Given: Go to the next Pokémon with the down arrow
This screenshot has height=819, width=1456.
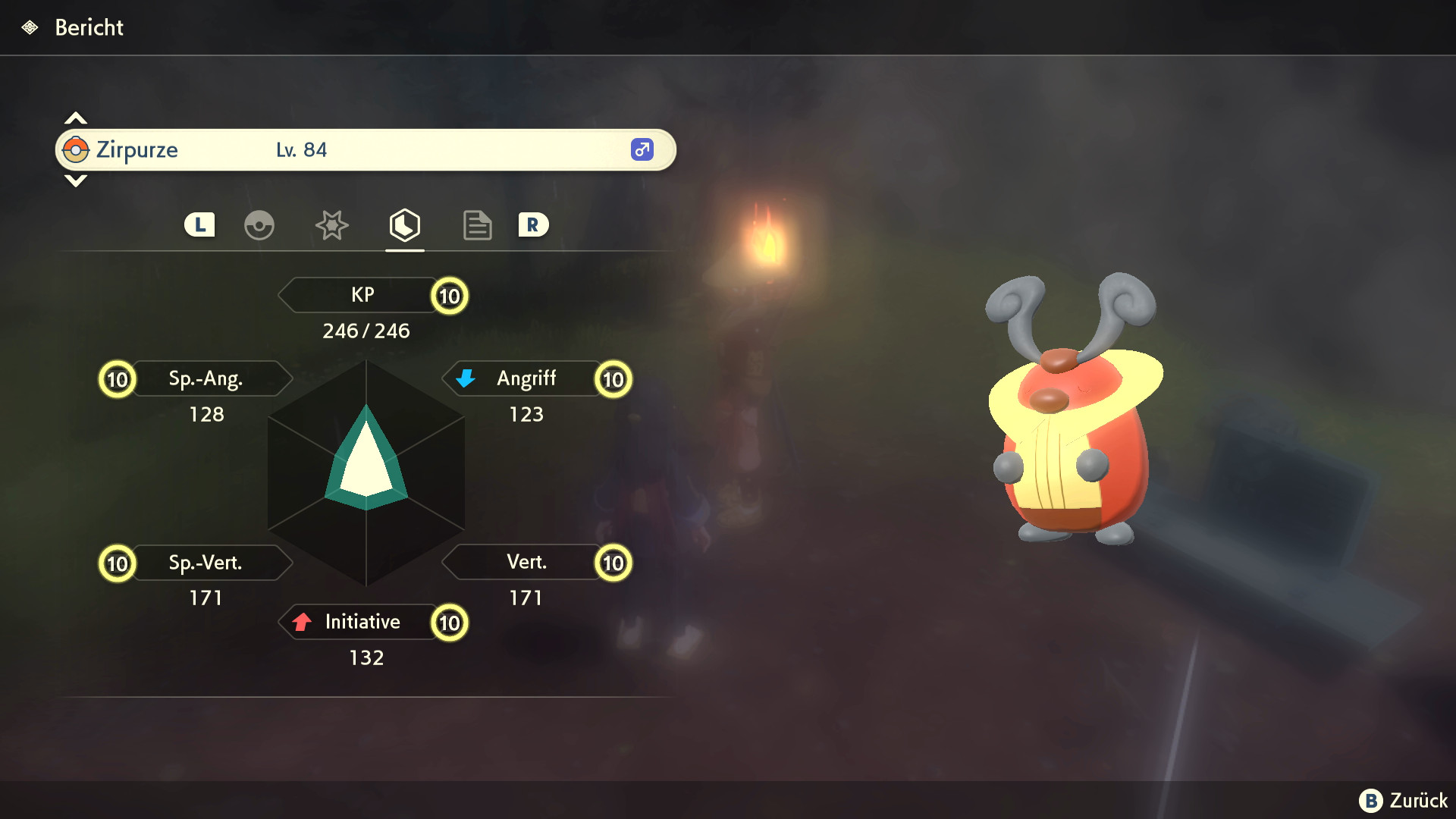Looking at the screenshot, I should [x=76, y=180].
